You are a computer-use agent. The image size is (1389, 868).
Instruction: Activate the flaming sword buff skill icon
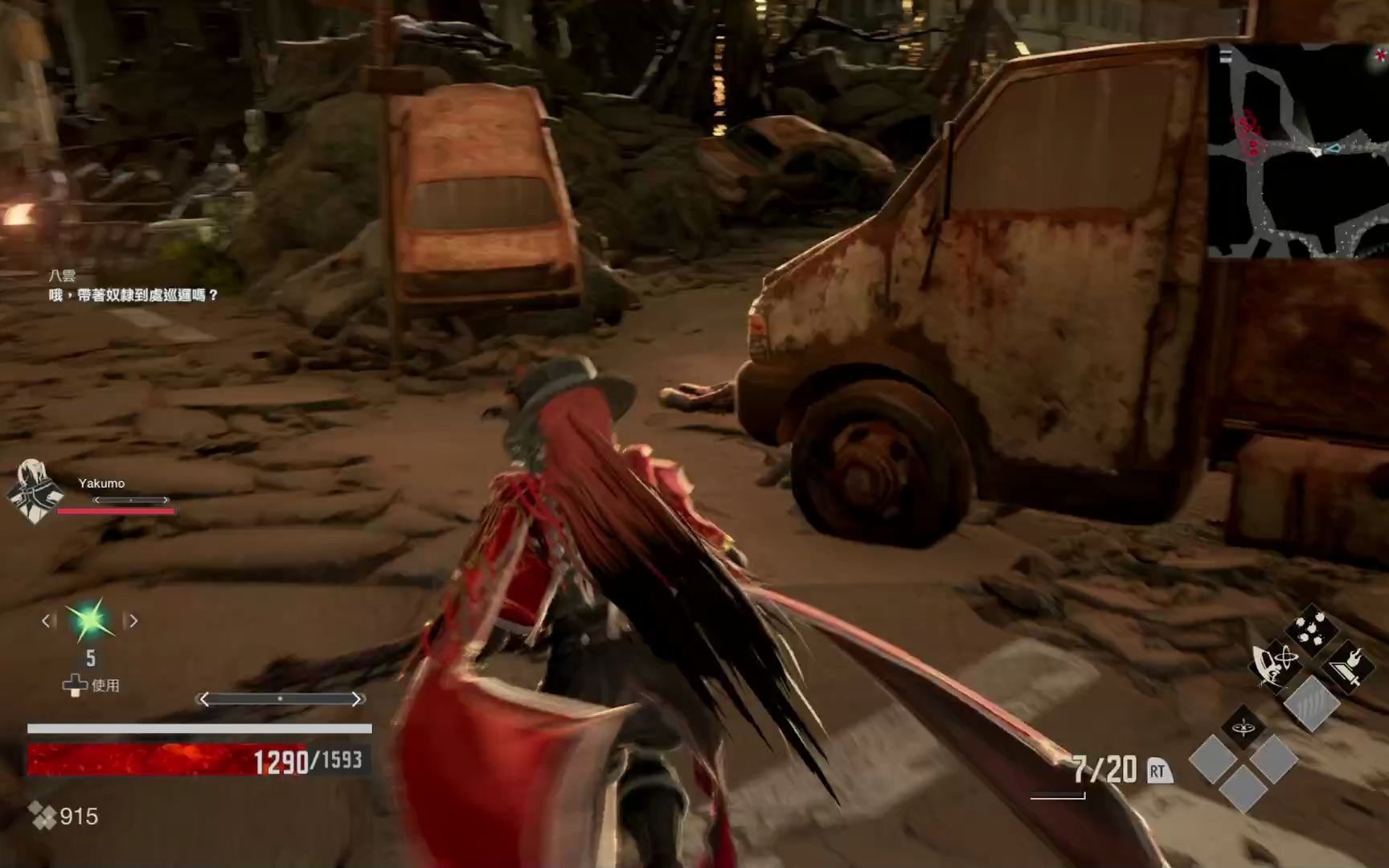point(1346,665)
